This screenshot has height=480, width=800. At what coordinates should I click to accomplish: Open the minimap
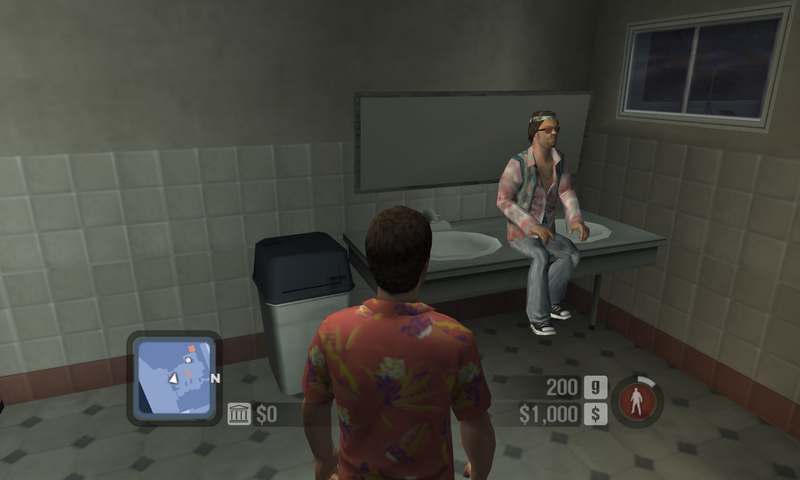pyautogui.click(x=175, y=378)
